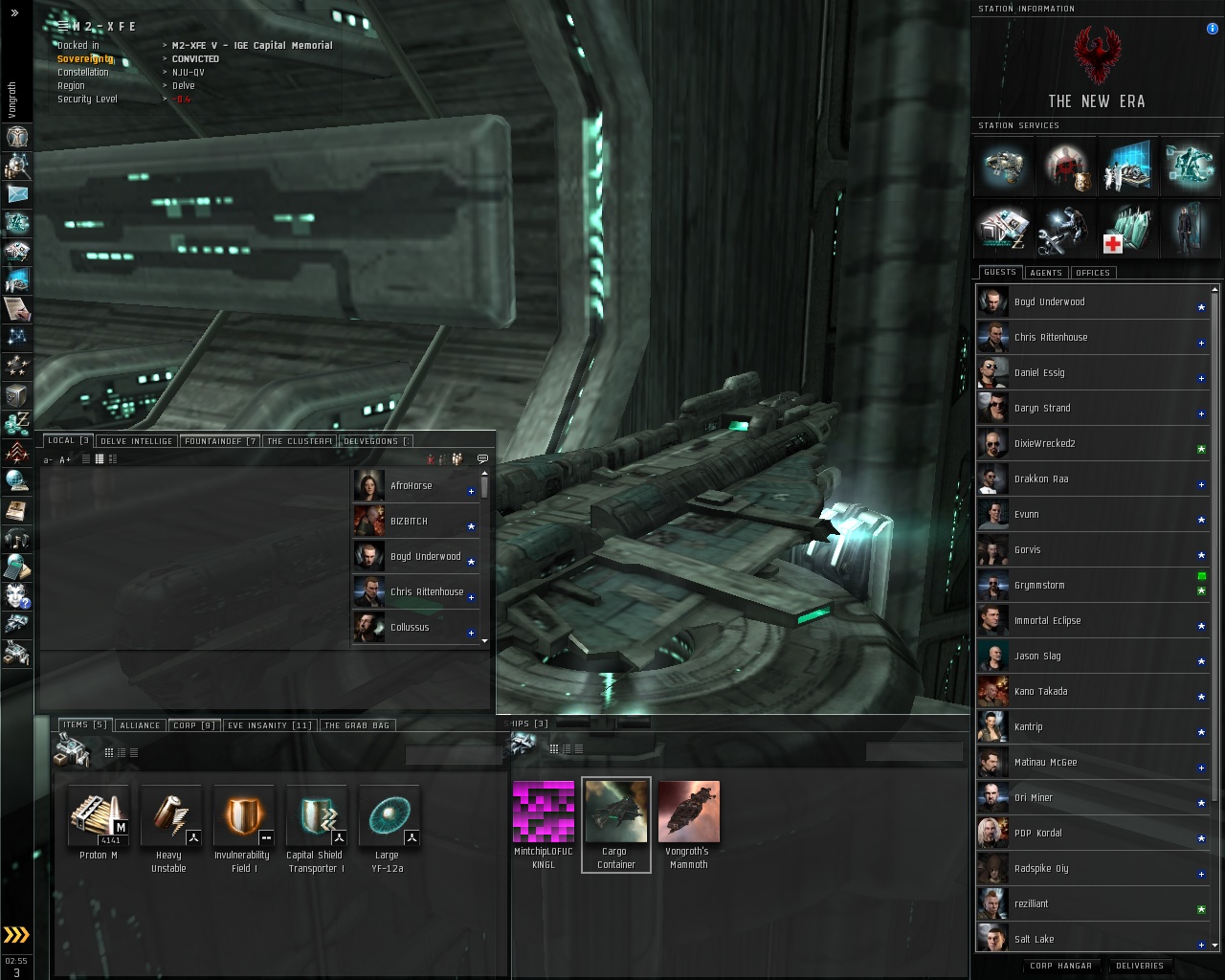Open the Offices tab
The height and width of the screenshot is (980, 1225).
pos(1092,273)
